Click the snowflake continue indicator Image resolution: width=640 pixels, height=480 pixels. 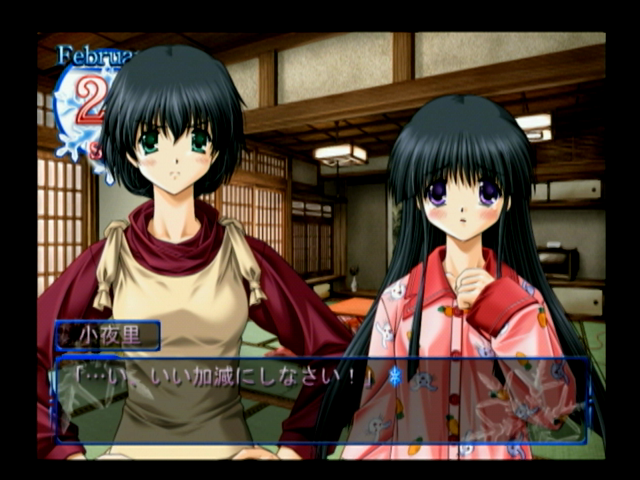coord(393,377)
